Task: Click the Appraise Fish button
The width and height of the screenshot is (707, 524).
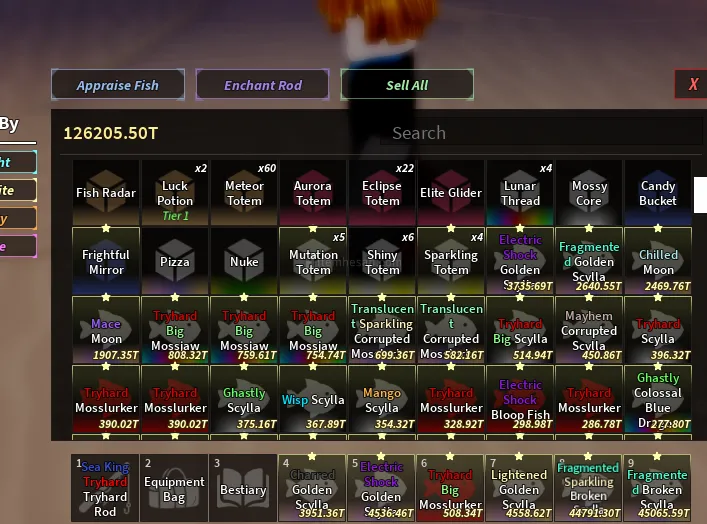Action: click(118, 85)
